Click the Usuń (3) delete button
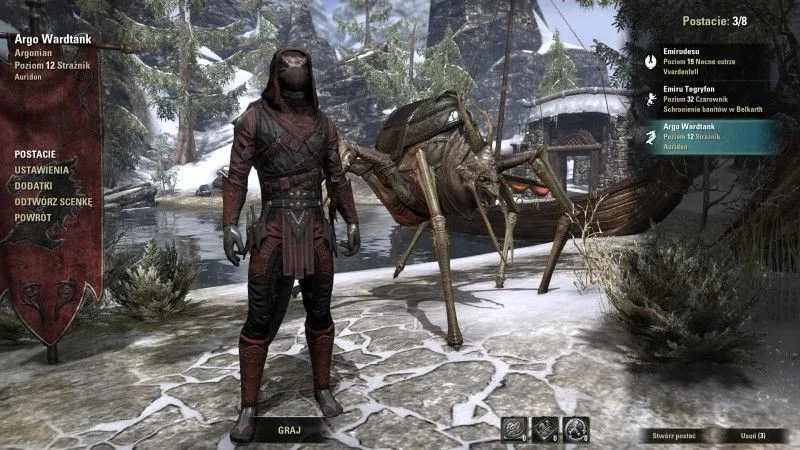Screen dimensions: 800x450 pyautogui.click(x=747, y=436)
